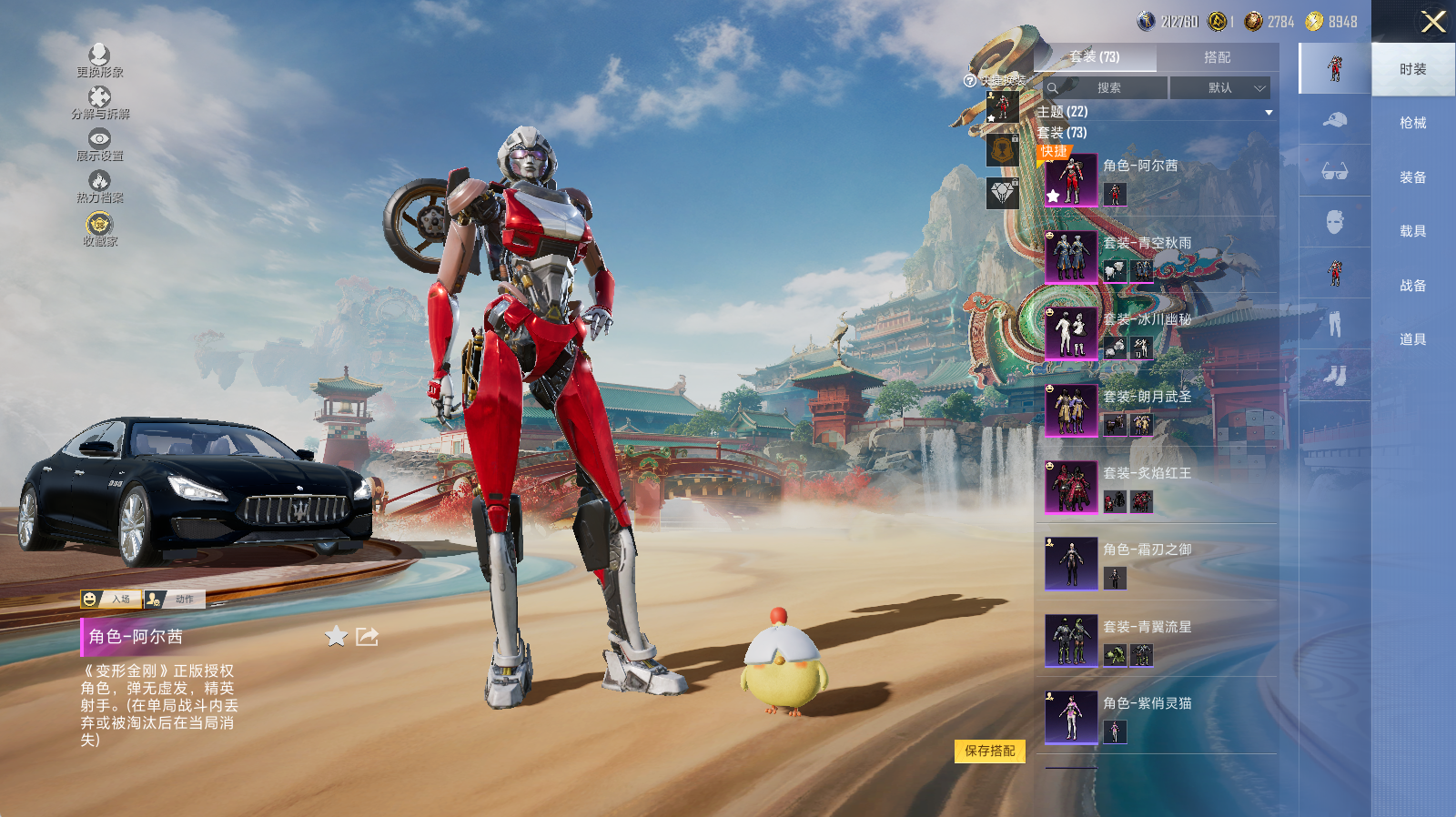Open the 载具 category
1456x817 pixels.
[x=1412, y=231]
